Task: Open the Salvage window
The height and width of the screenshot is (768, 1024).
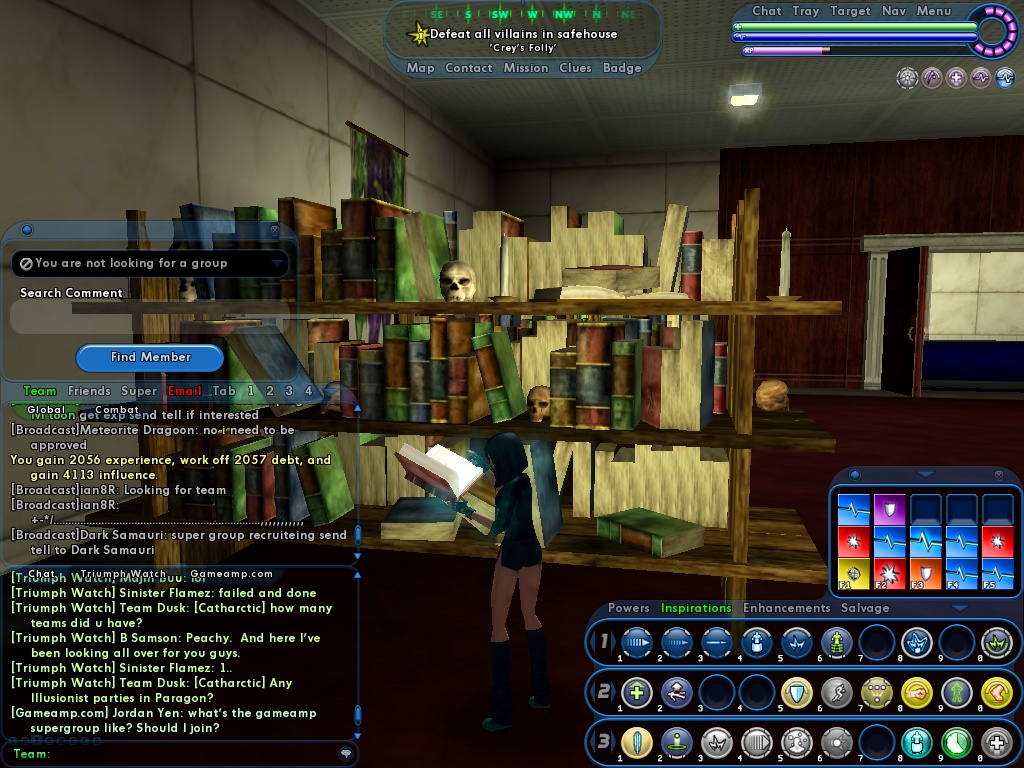Action: click(x=865, y=608)
